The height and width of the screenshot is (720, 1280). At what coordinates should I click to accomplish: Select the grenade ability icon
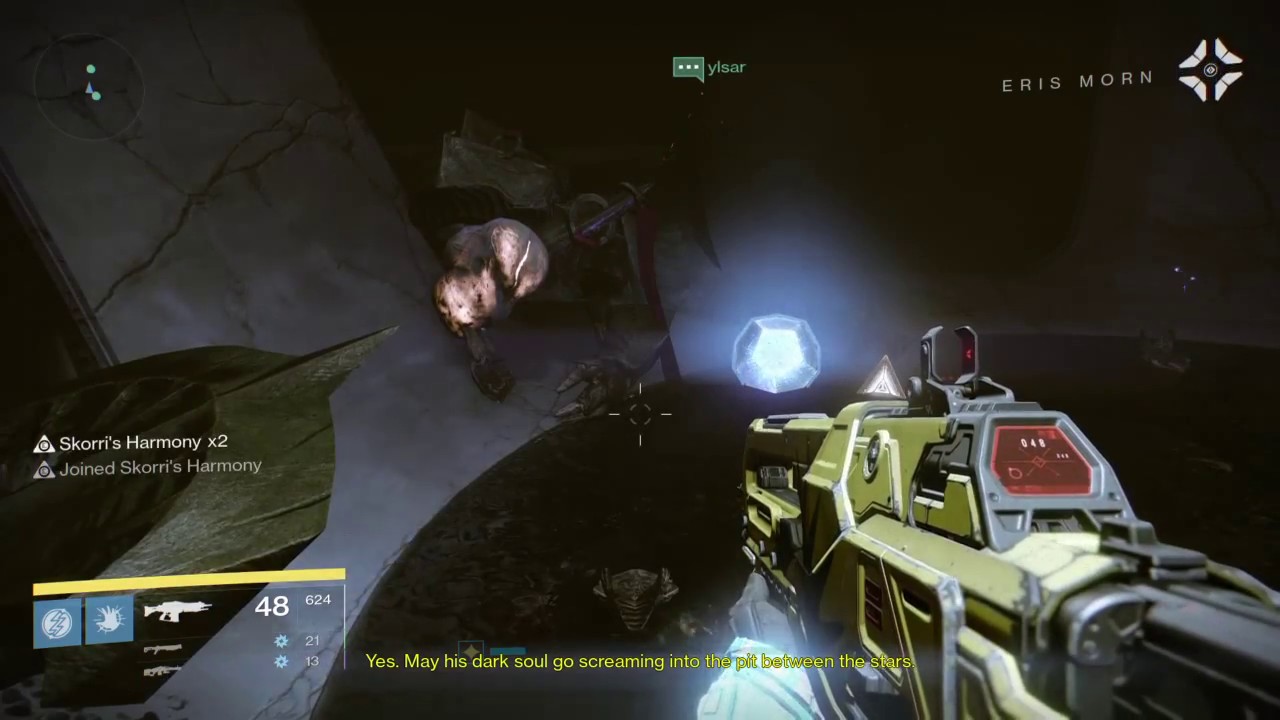(58, 622)
